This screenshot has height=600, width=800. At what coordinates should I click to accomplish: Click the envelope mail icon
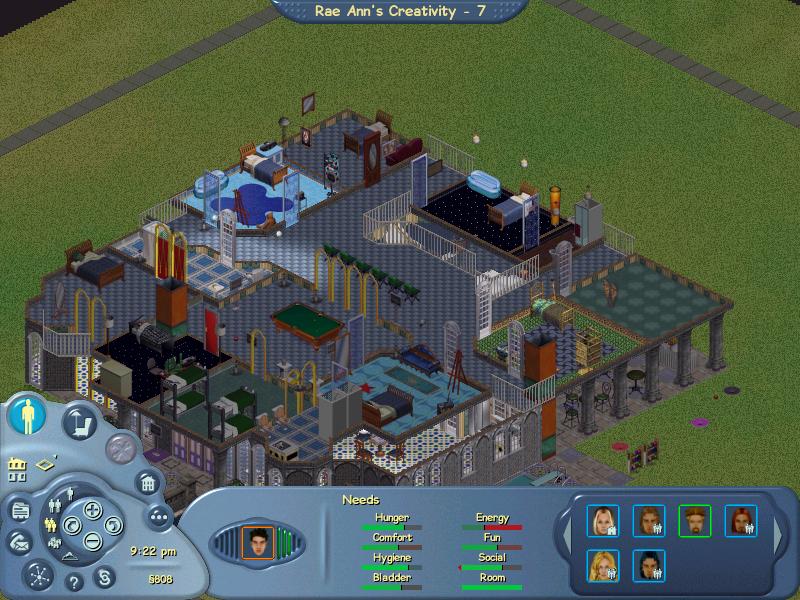[18, 542]
